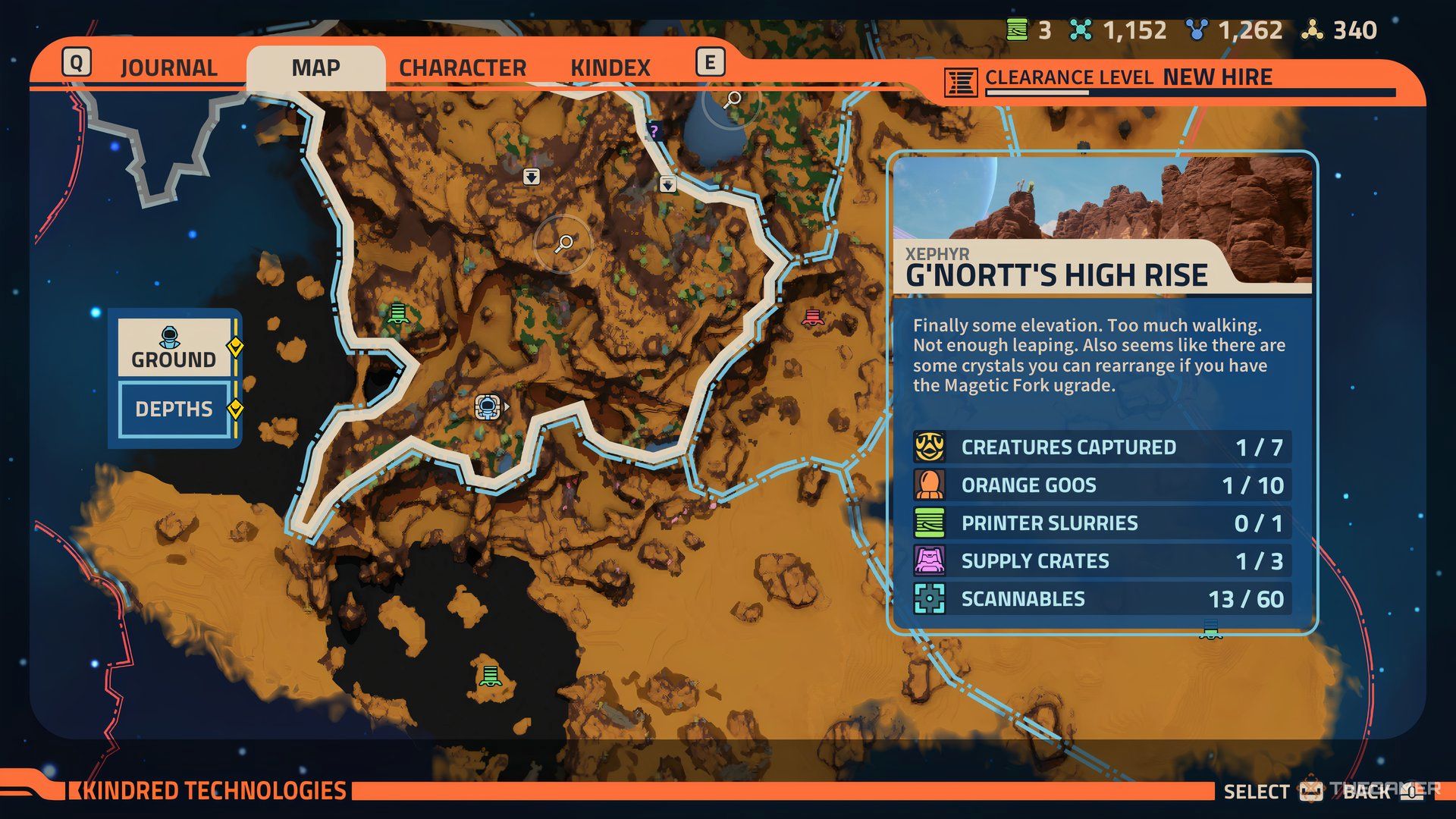Image resolution: width=1456 pixels, height=819 pixels.
Task: Click the player position marker on map
Action: (488, 407)
